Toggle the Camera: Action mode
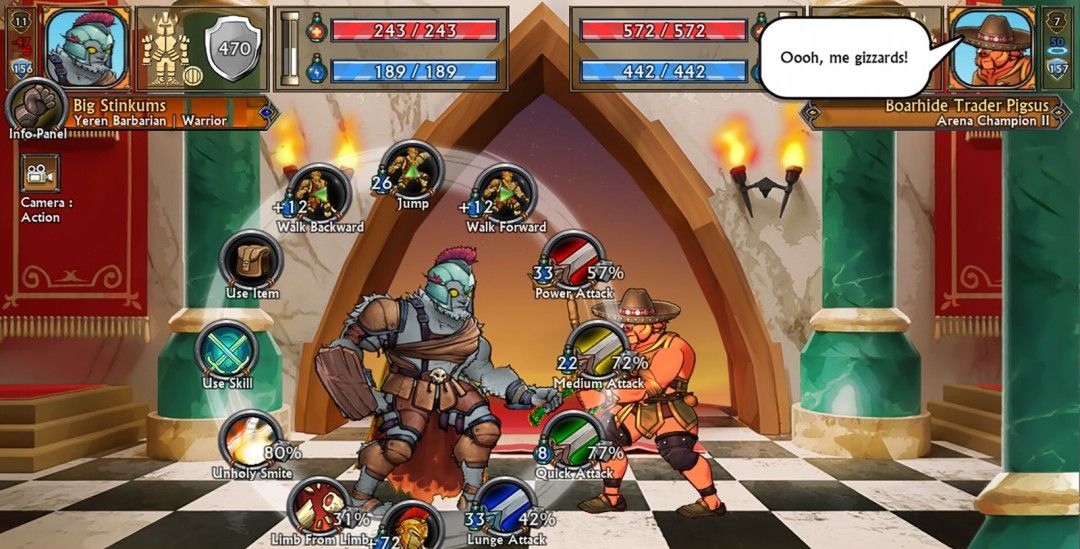Image resolution: width=1080 pixels, height=549 pixels. pos(40,174)
